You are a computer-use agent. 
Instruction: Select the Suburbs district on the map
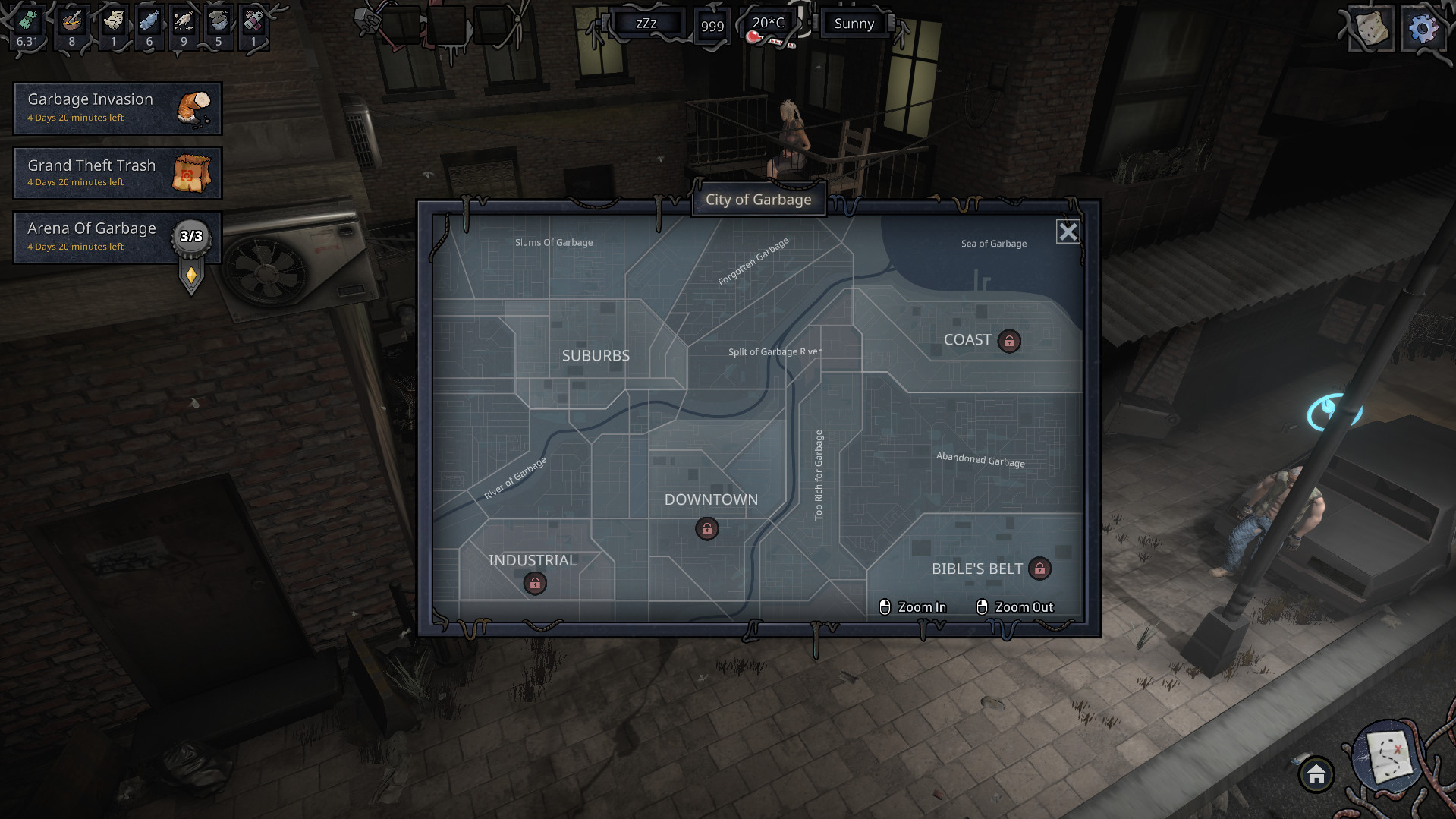(596, 355)
